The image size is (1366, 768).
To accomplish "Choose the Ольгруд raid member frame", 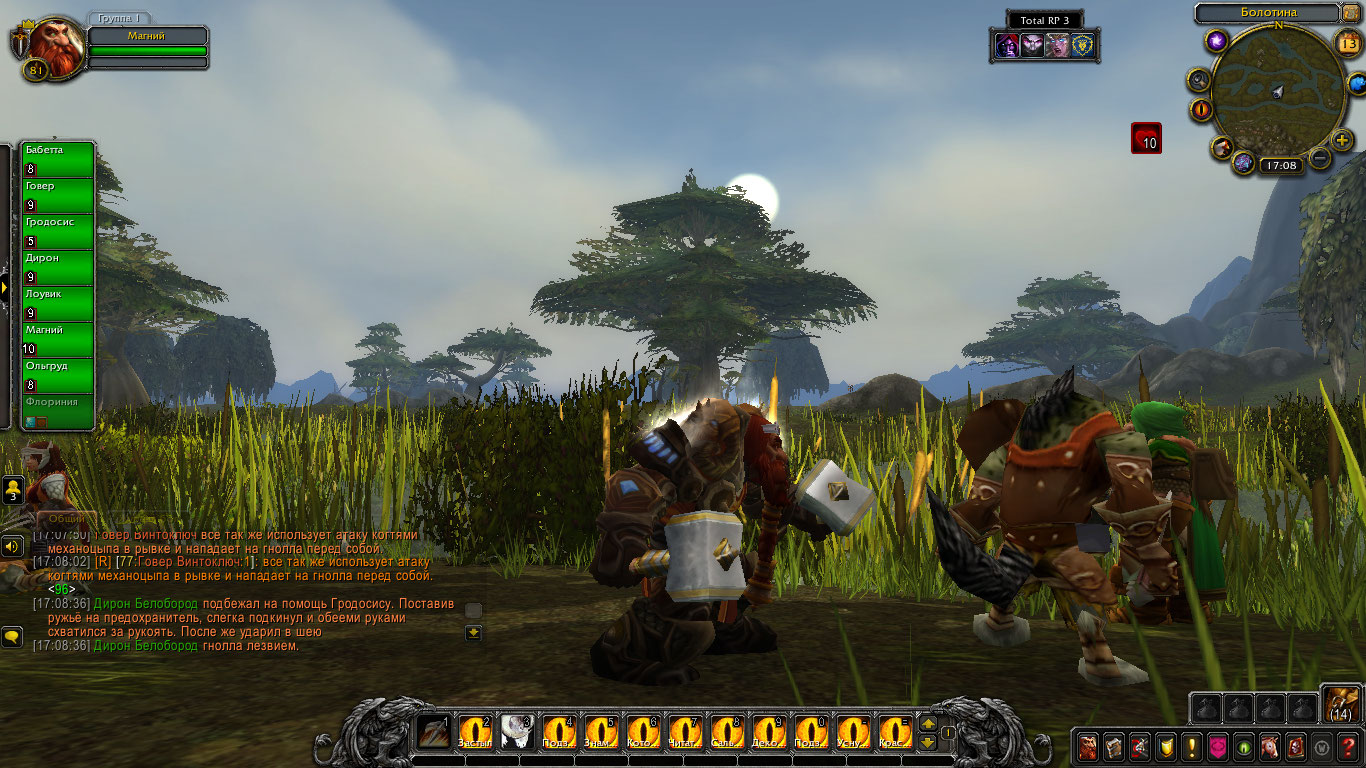I will pos(58,376).
